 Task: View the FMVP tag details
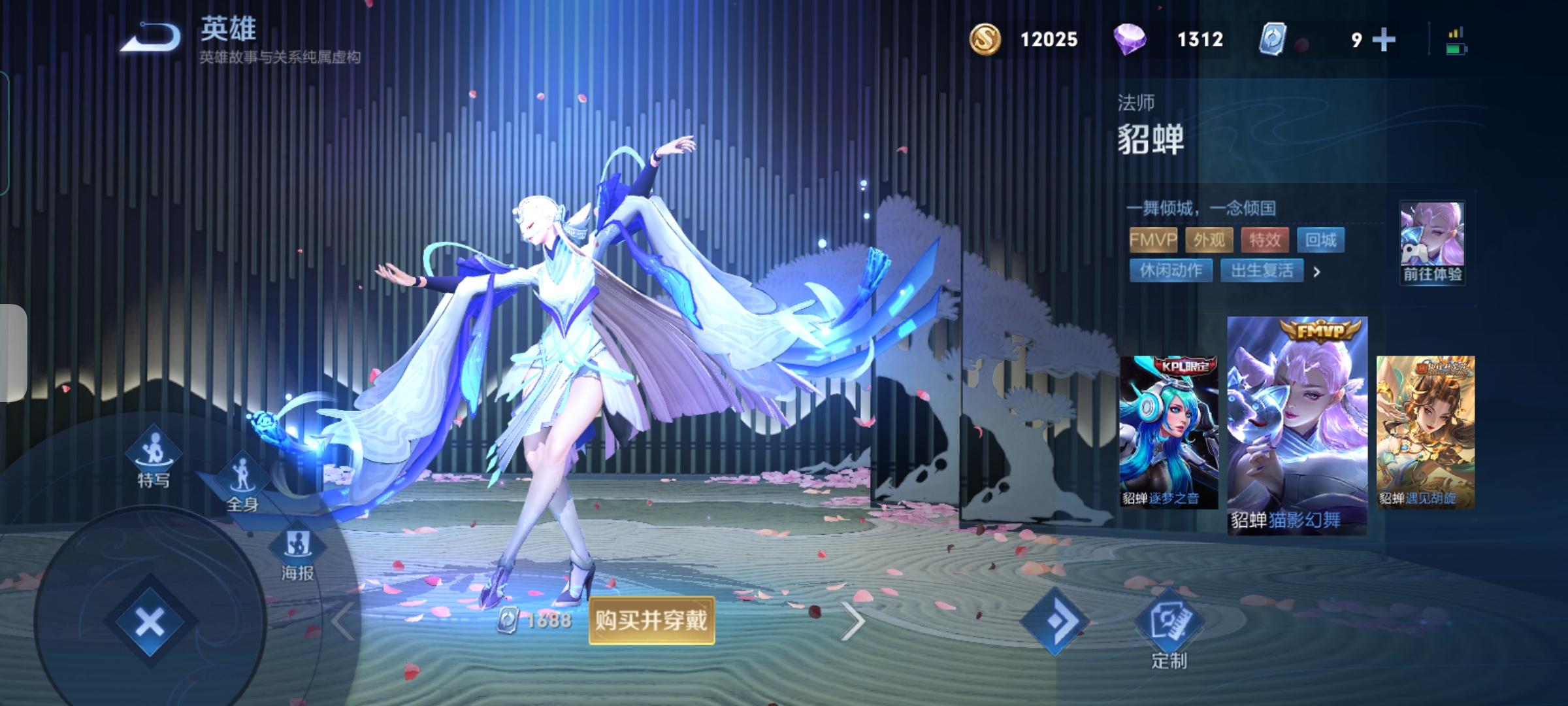pyautogui.click(x=1153, y=240)
